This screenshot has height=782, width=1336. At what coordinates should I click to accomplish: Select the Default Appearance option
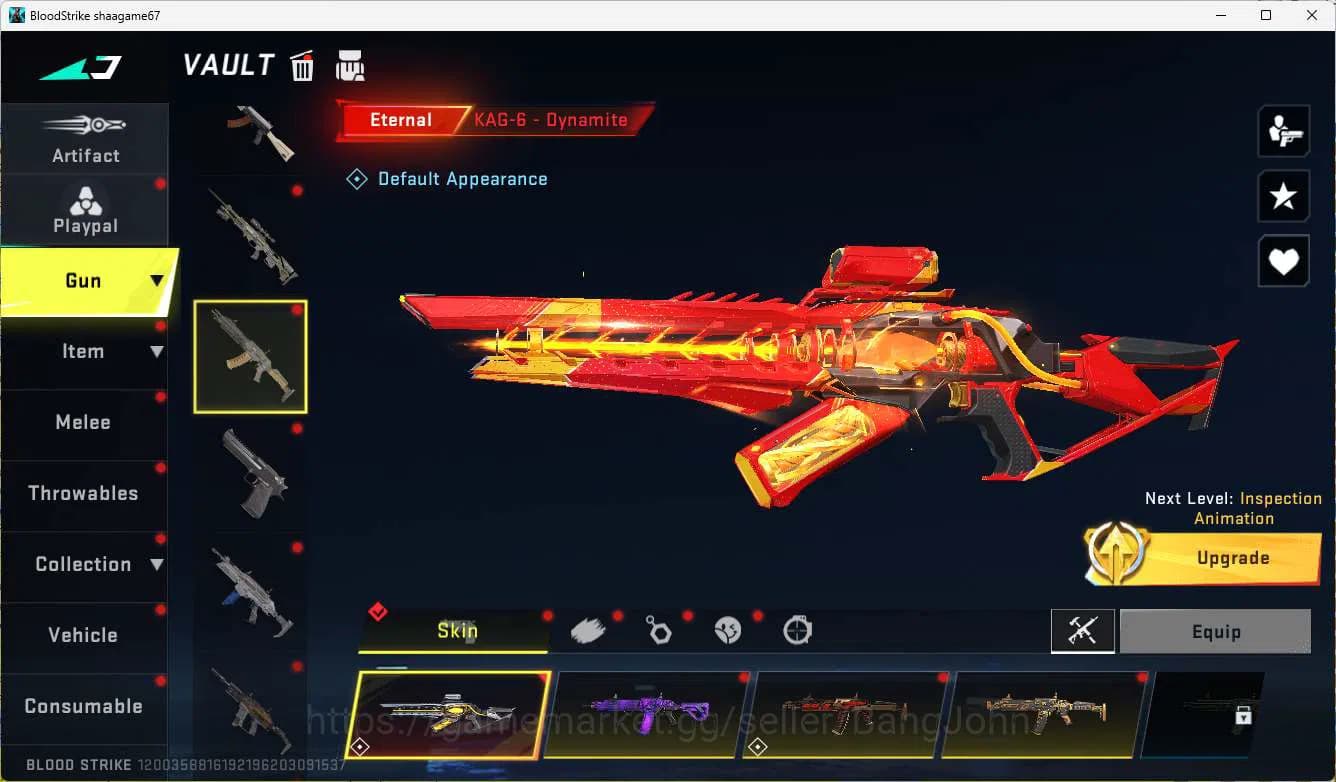tap(447, 178)
